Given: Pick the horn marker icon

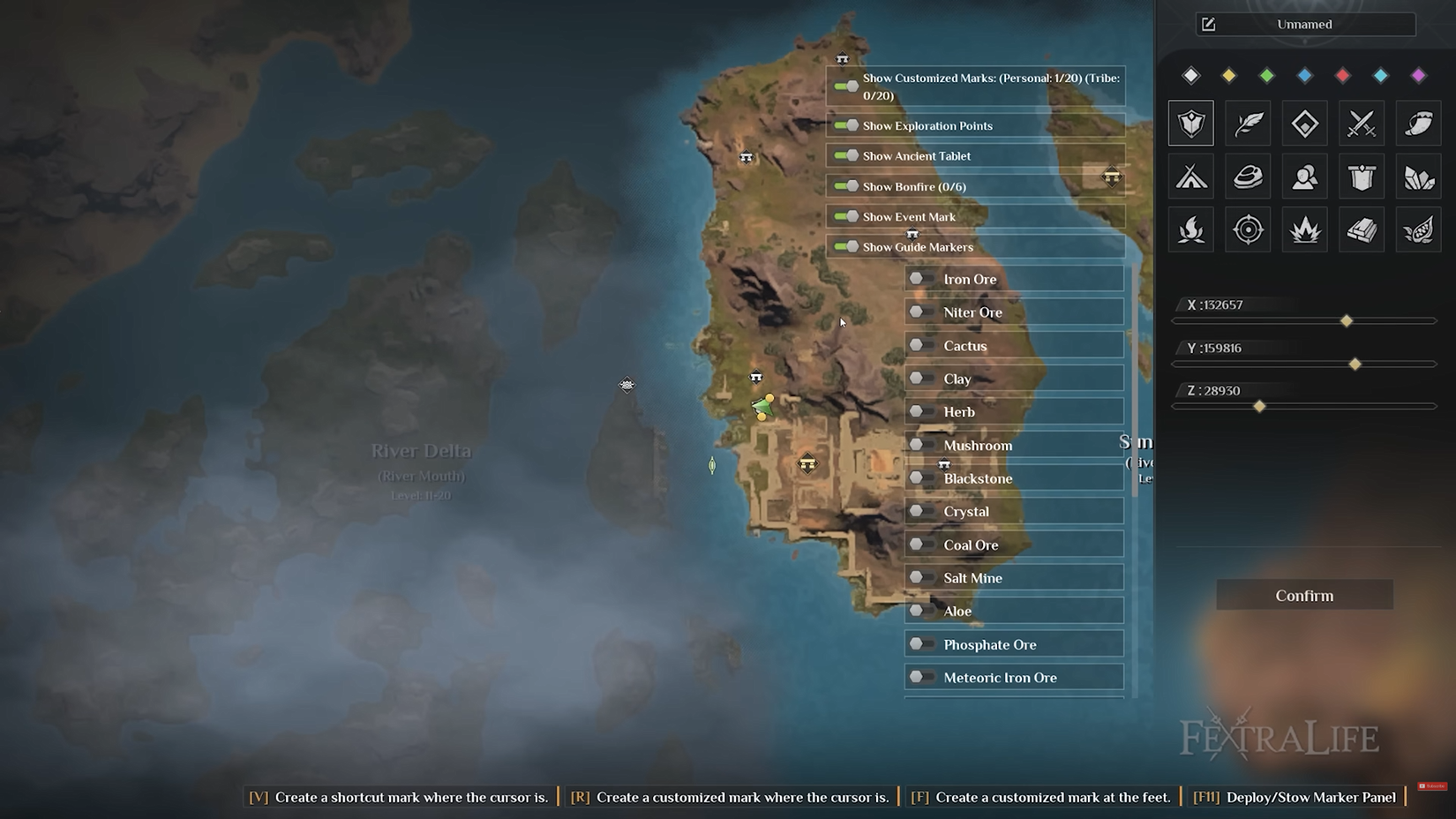Looking at the screenshot, I should [1418, 123].
